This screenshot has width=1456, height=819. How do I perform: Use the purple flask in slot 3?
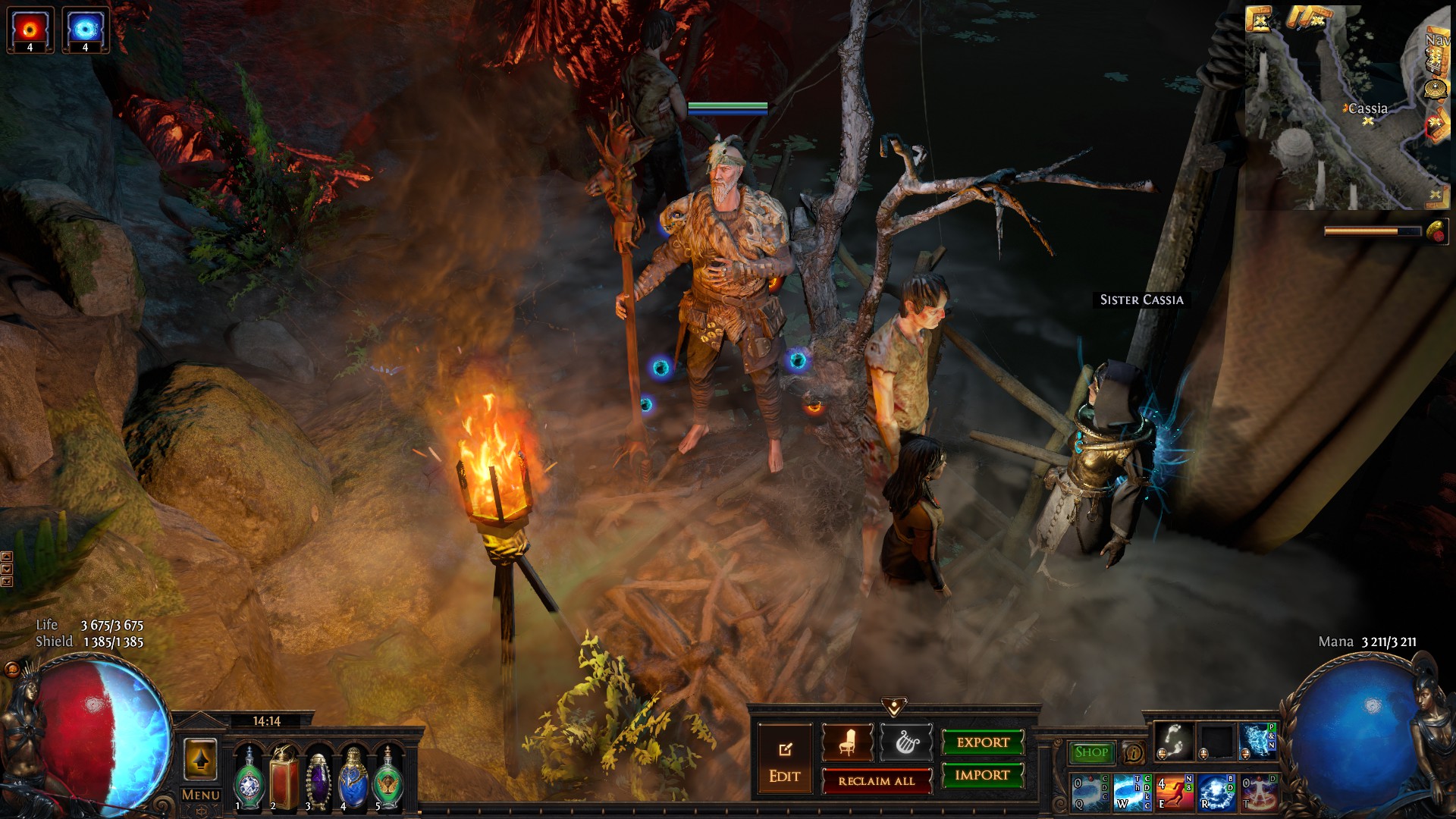[318, 777]
